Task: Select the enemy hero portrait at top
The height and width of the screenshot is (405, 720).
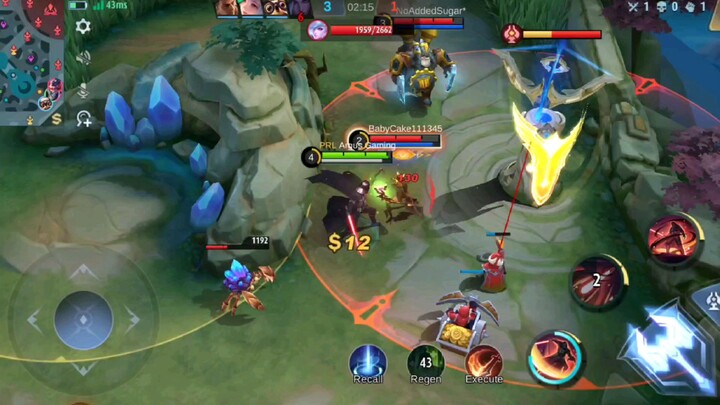Action: (x=318, y=29)
